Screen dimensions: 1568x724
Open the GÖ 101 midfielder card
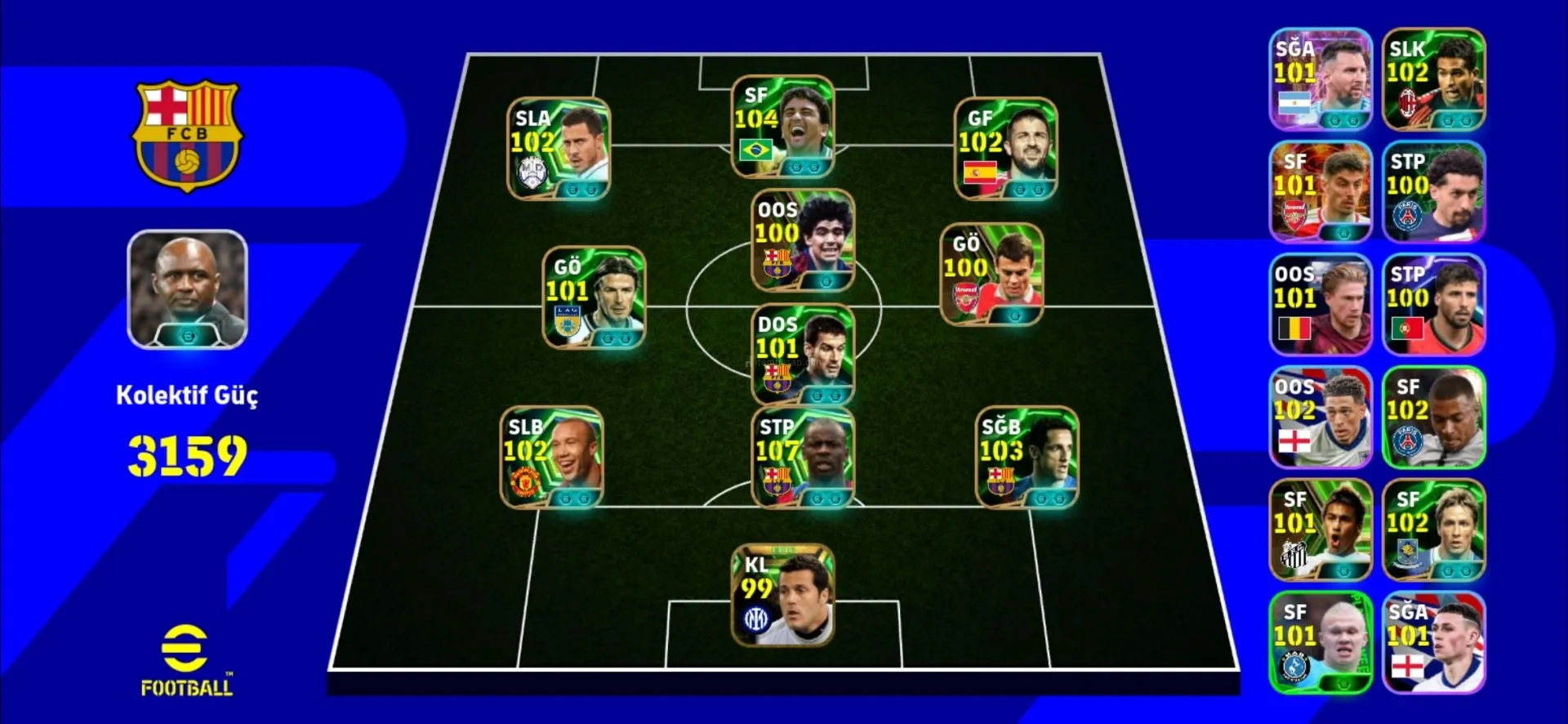click(594, 298)
